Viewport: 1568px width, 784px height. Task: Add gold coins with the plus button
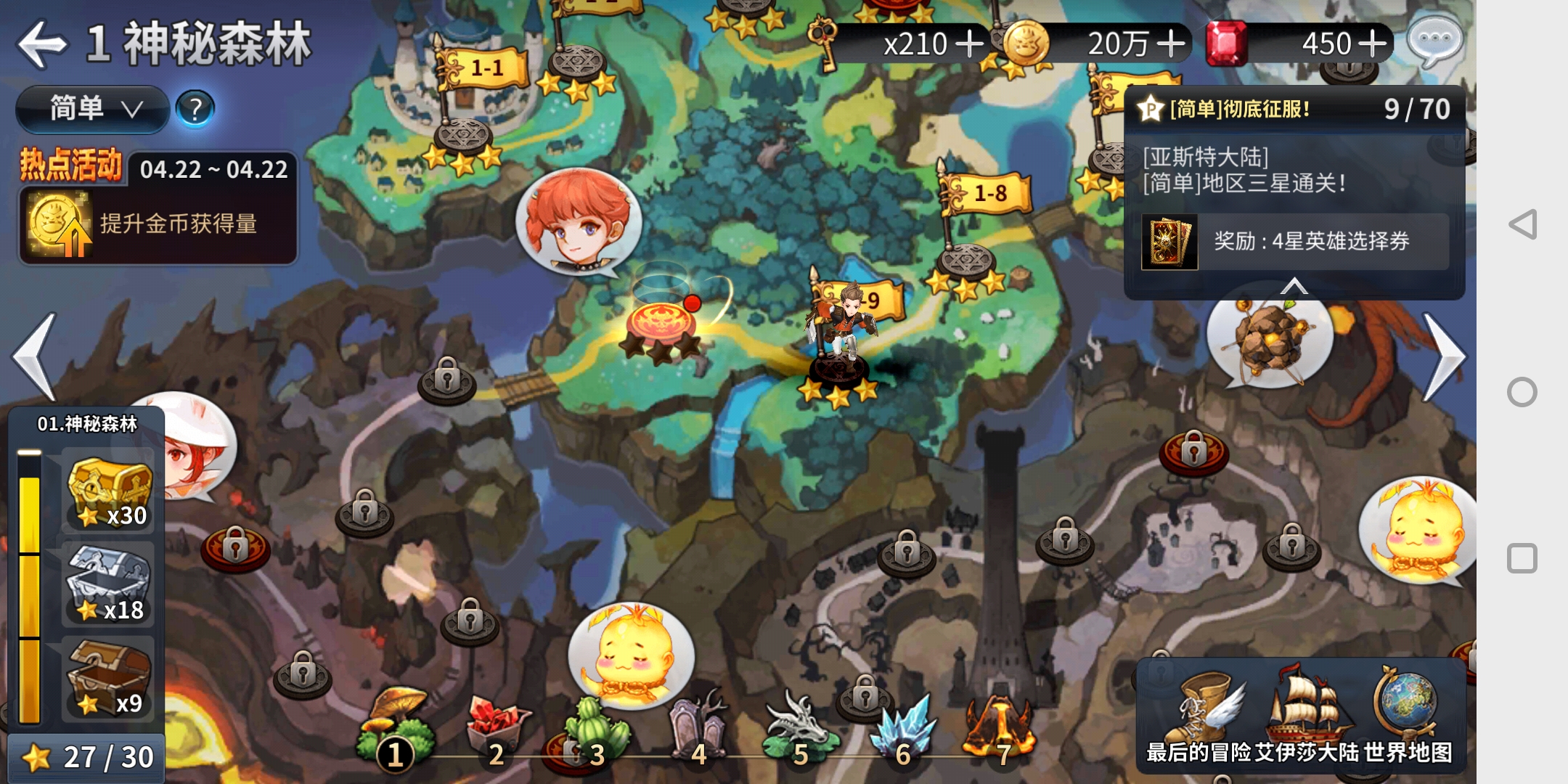(x=1170, y=44)
